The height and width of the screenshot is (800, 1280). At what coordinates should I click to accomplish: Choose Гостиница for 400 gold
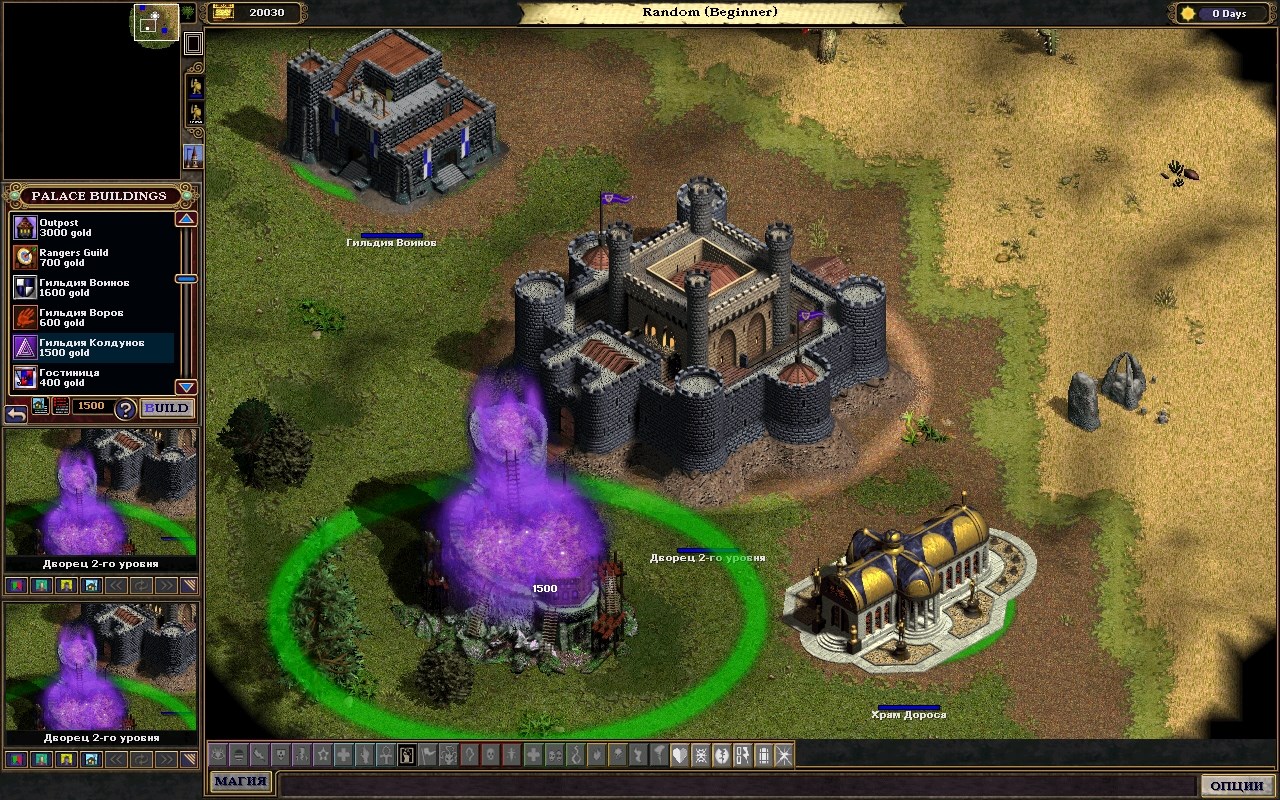tap(90, 378)
